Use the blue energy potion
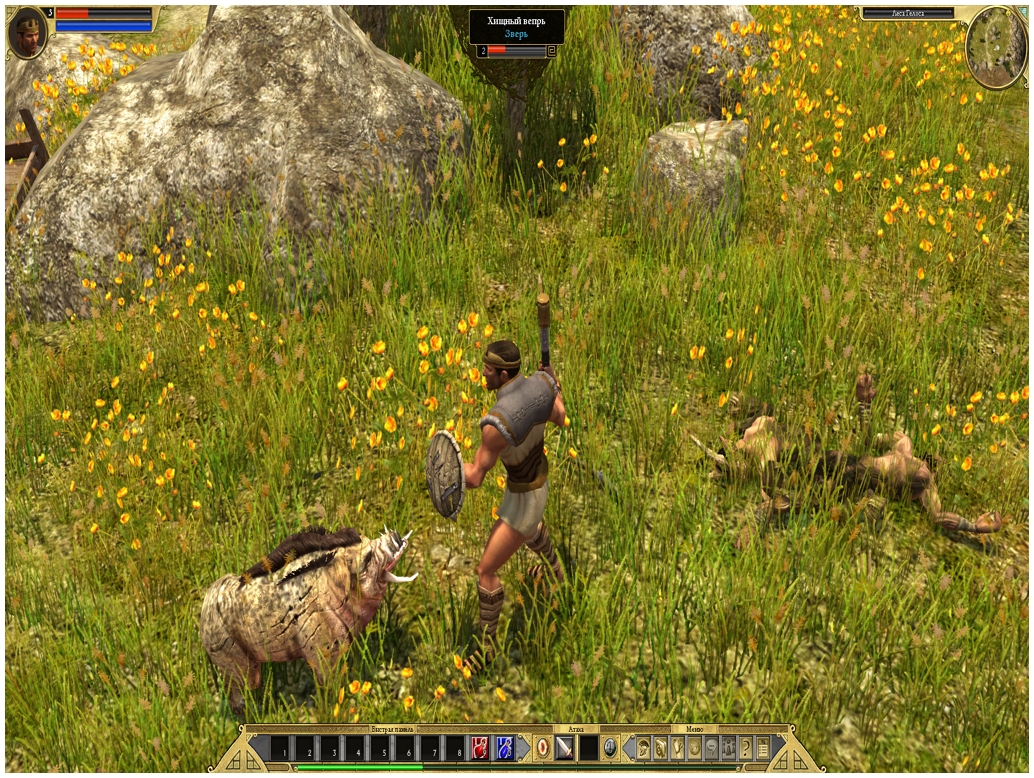The image size is (1034, 778). [x=505, y=747]
